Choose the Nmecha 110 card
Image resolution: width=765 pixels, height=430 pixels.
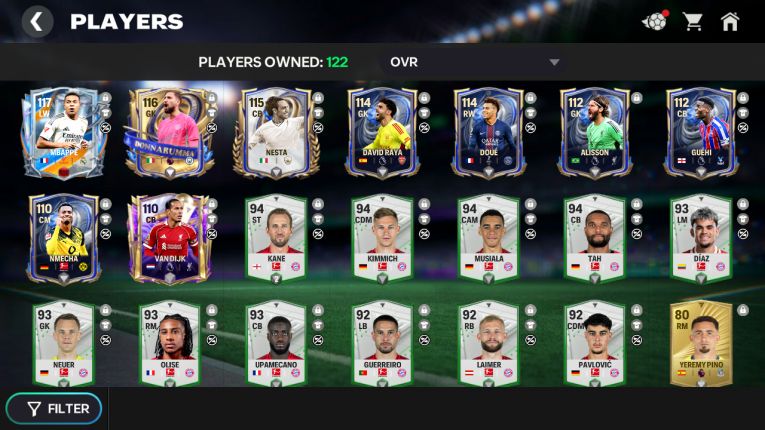pos(61,239)
